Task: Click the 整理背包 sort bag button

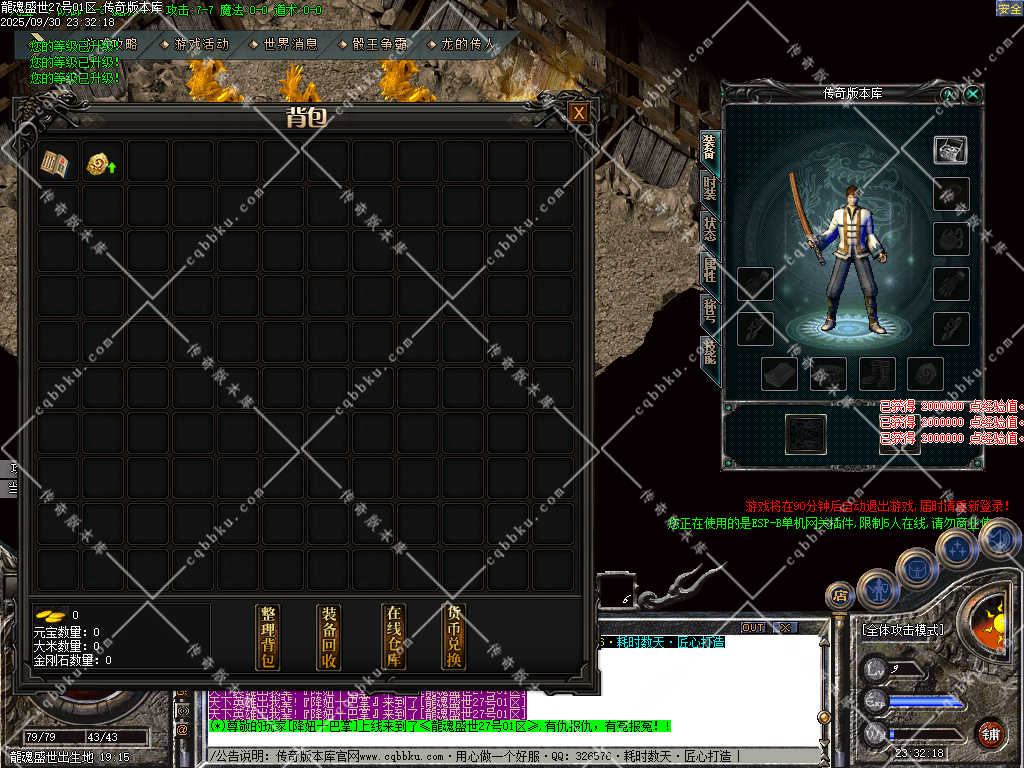Action: click(268, 637)
